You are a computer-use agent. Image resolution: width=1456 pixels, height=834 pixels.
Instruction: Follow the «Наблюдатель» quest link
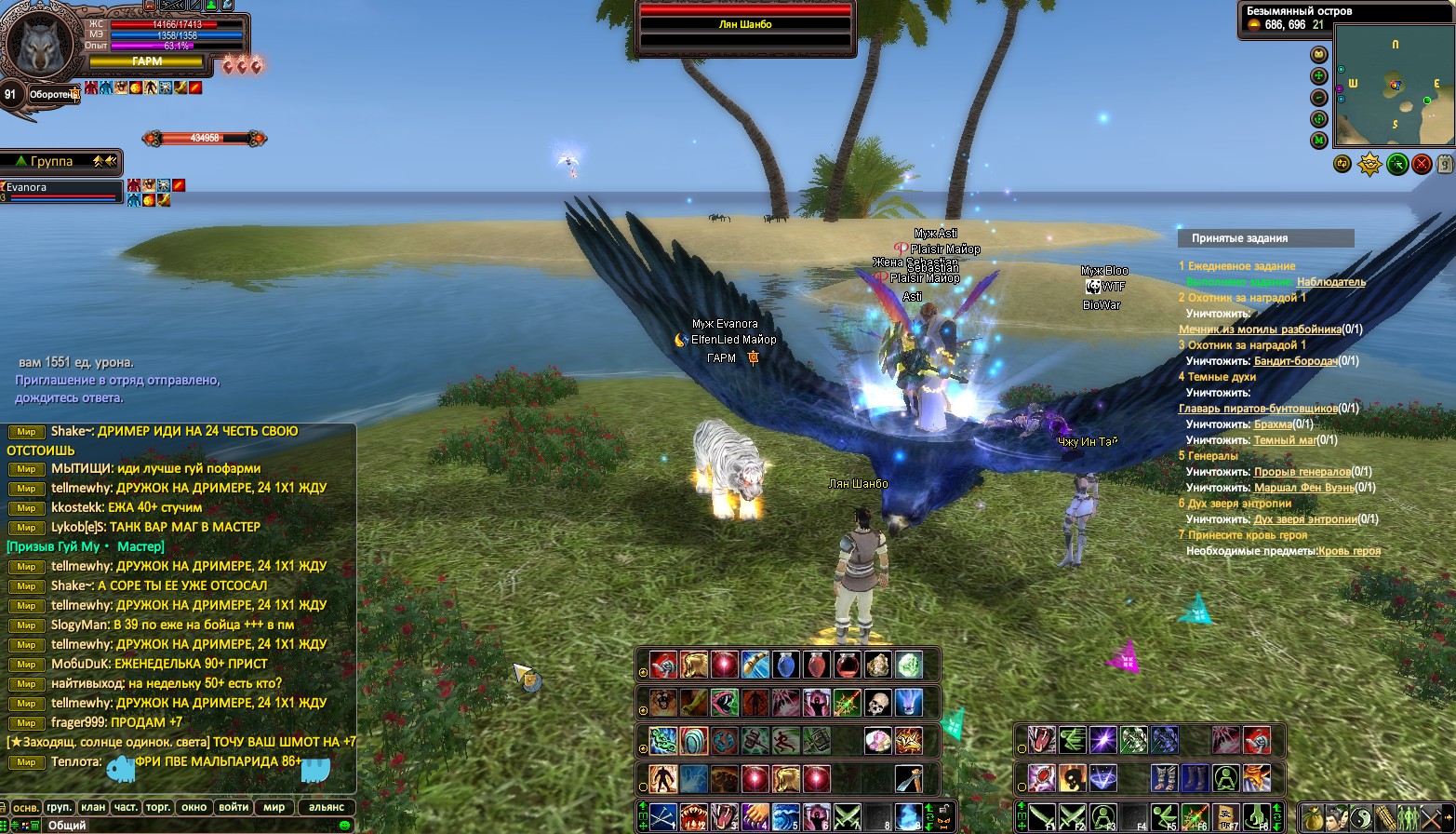point(1330,281)
